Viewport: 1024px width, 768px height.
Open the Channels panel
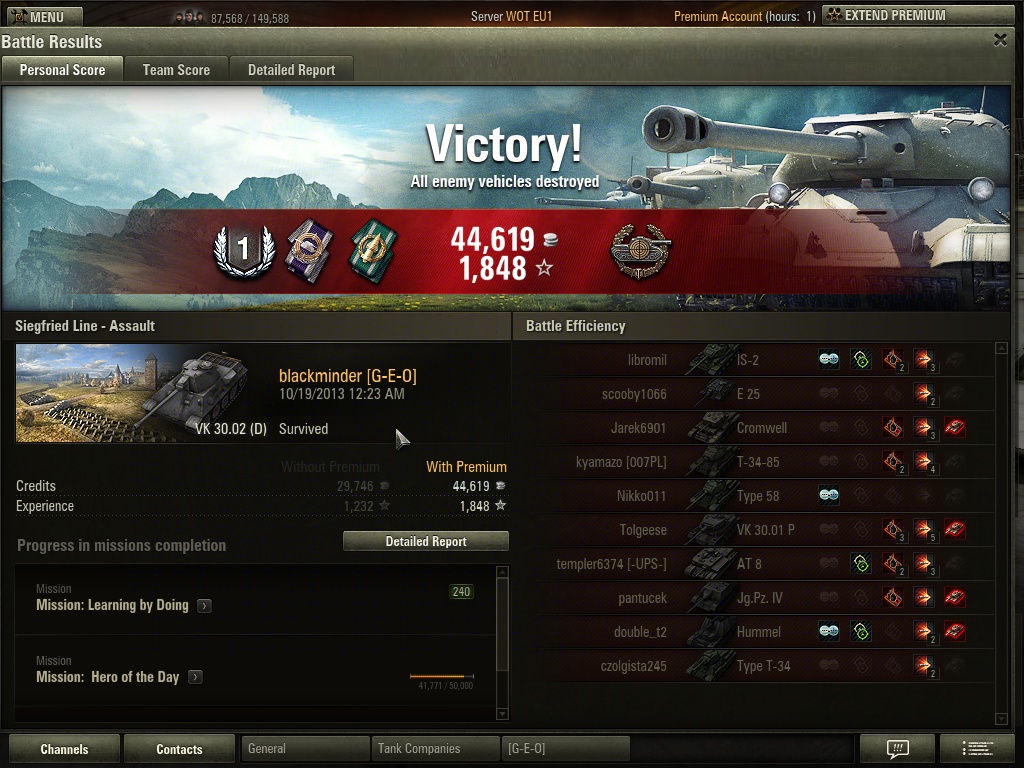click(64, 749)
